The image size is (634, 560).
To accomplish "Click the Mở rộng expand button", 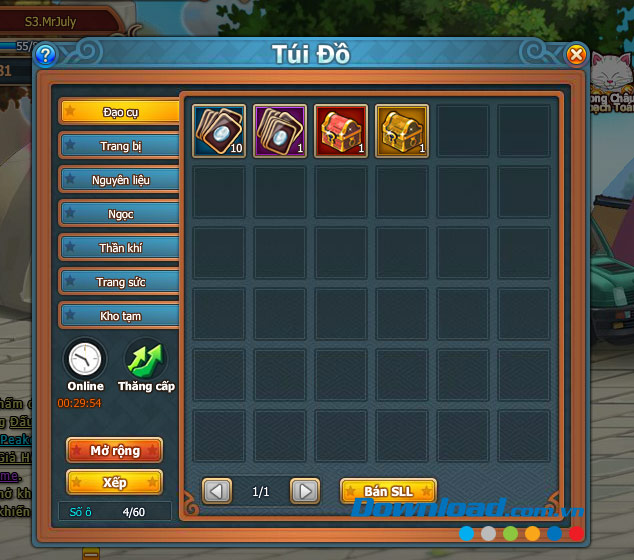I will (114, 450).
